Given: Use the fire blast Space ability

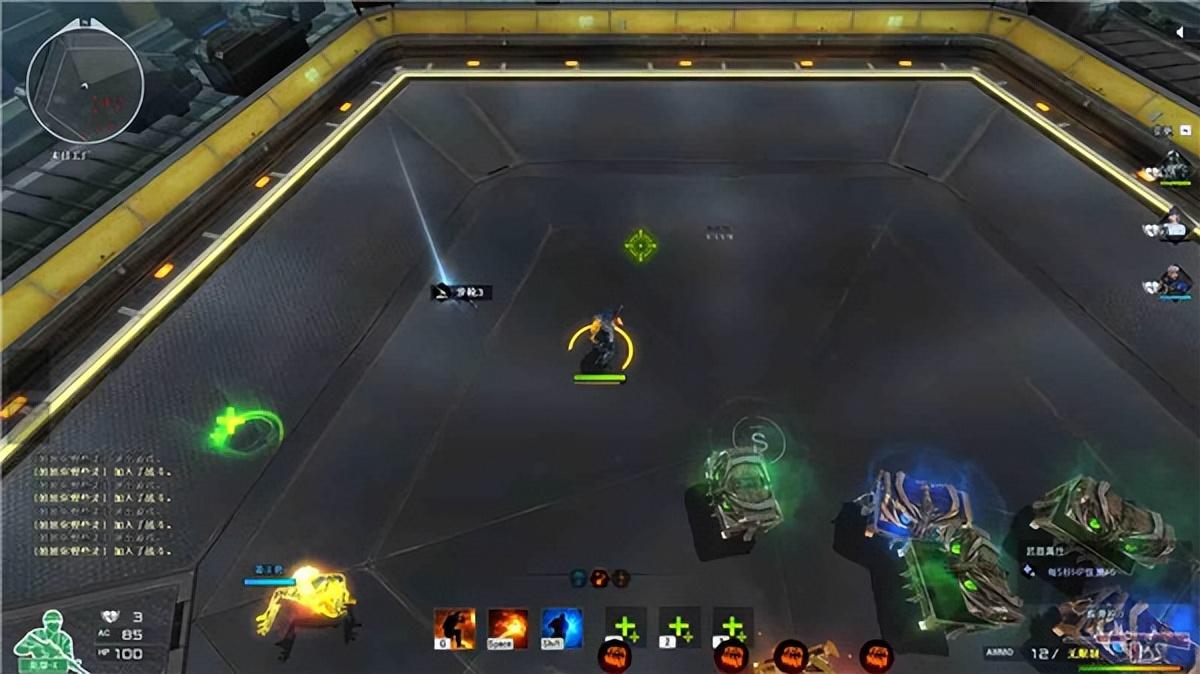Looking at the screenshot, I should 508,629.
